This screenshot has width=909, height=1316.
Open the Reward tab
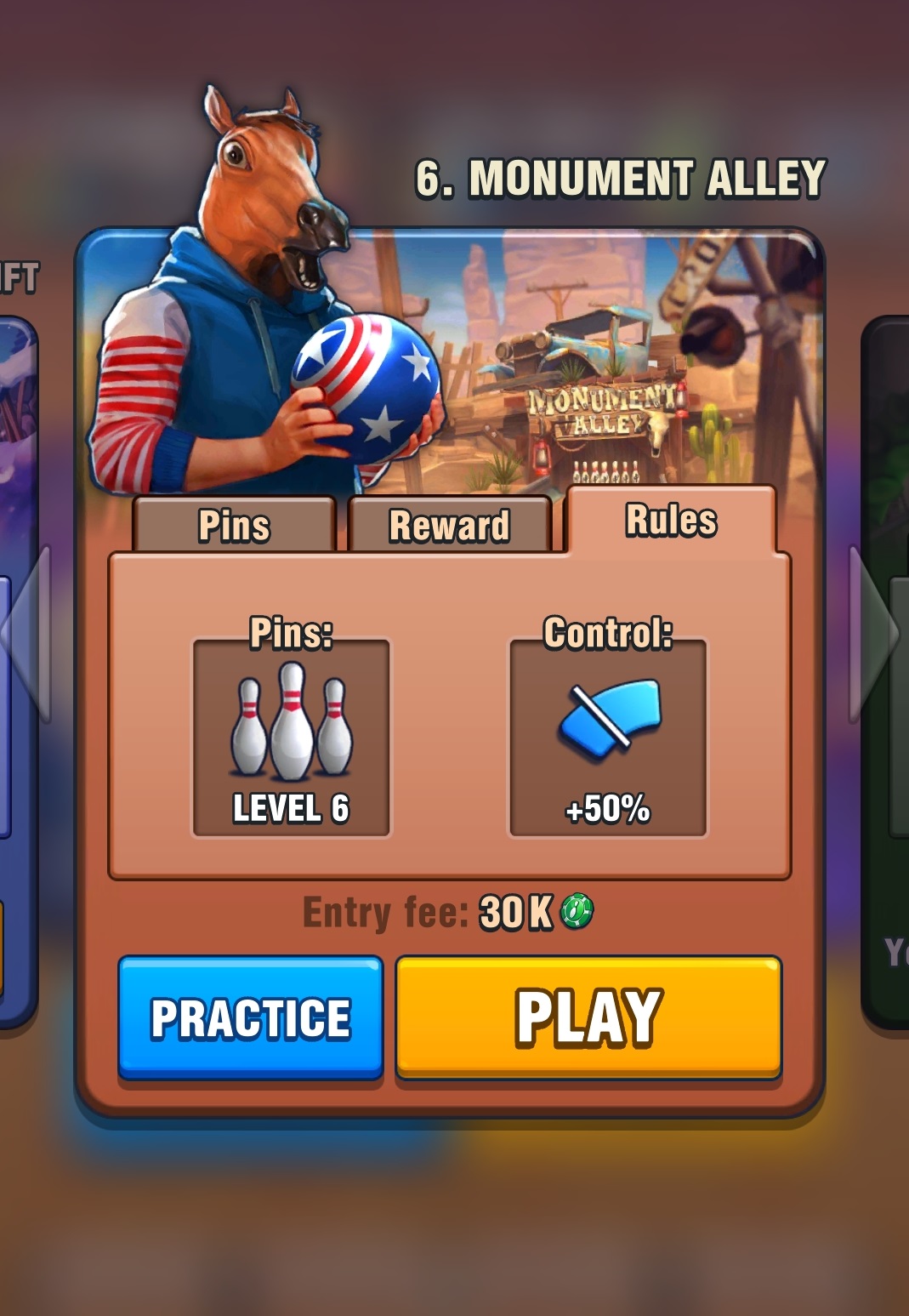pyautogui.click(x=449, y=526)
